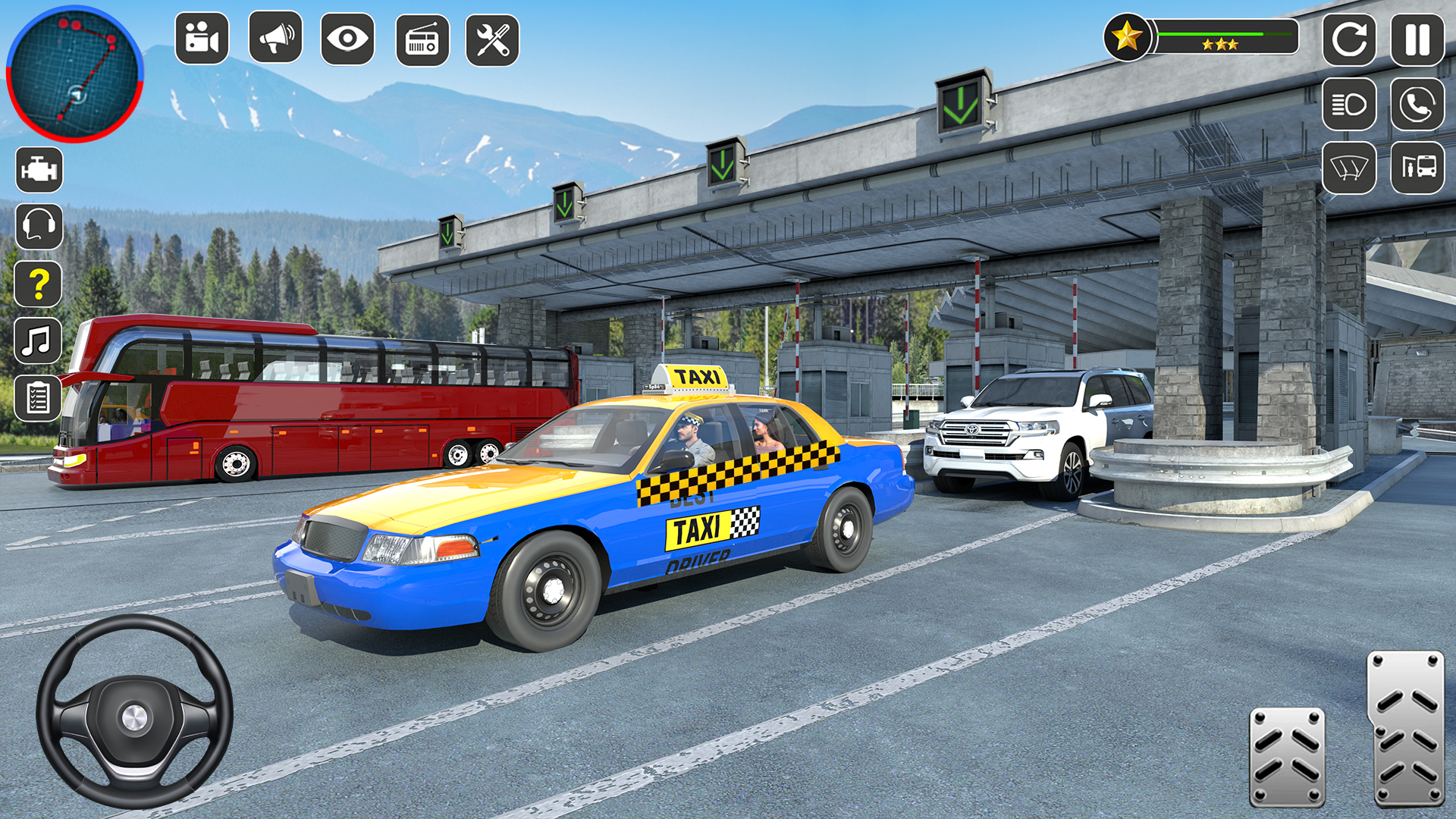The image size is (1456, 819).
Task: Hit the brake pedal
Action: coord(1287,757)
